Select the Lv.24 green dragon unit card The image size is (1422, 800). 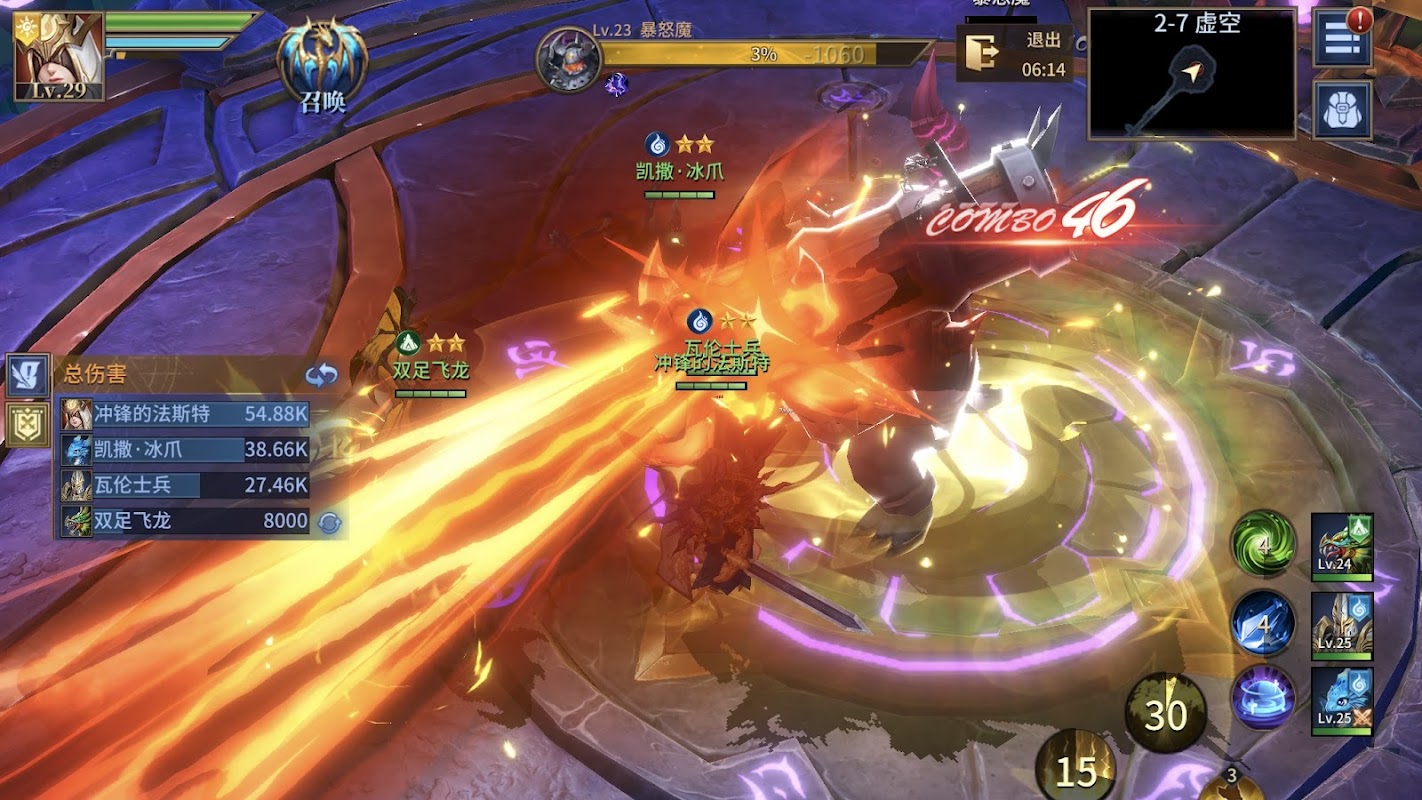pyautogui.click(x=1341, y=546)
